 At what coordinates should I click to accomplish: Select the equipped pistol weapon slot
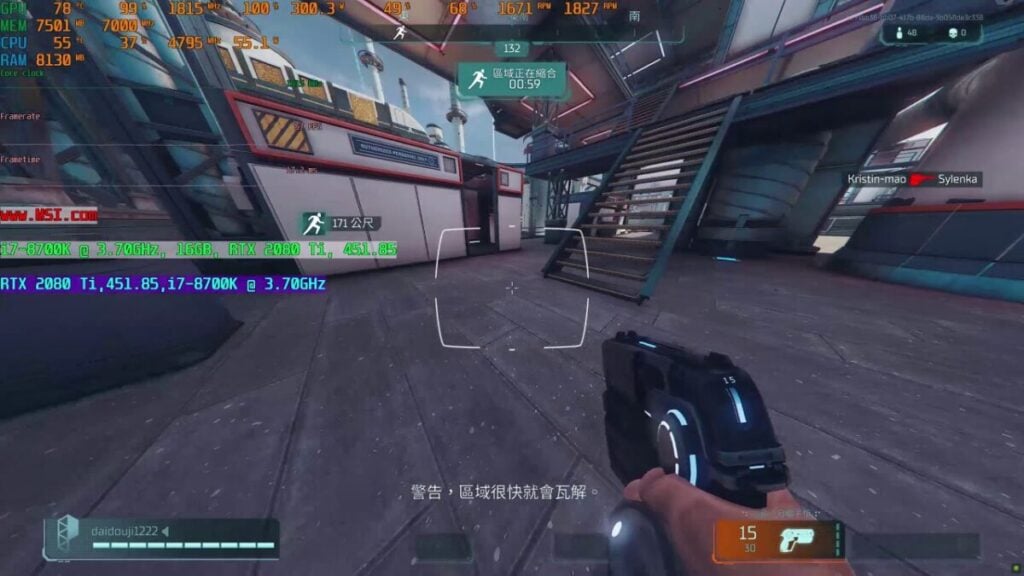click(x=778, y=539)
